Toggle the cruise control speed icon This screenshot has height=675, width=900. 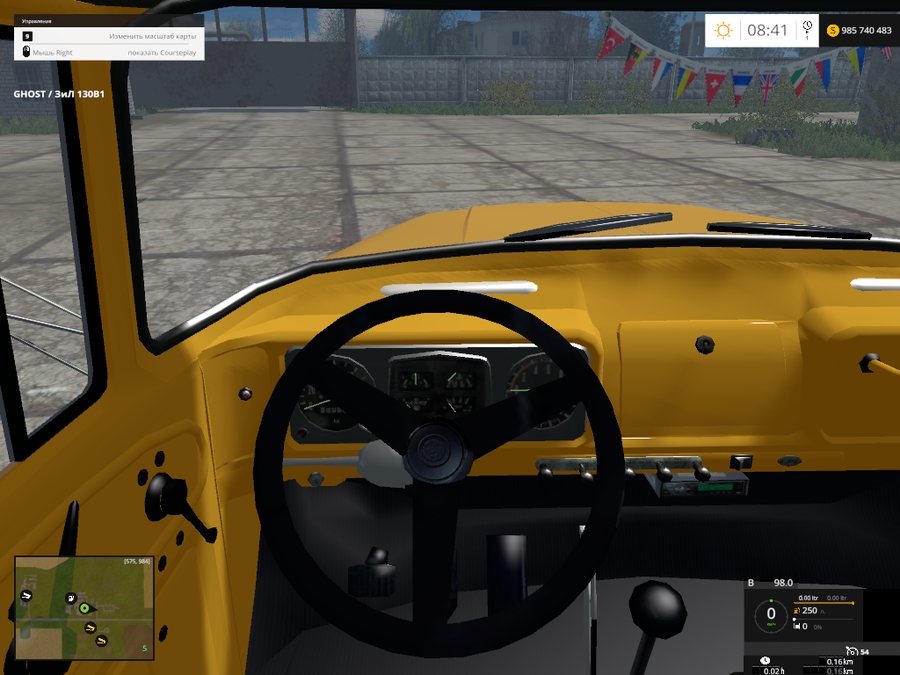click(850, 651)
